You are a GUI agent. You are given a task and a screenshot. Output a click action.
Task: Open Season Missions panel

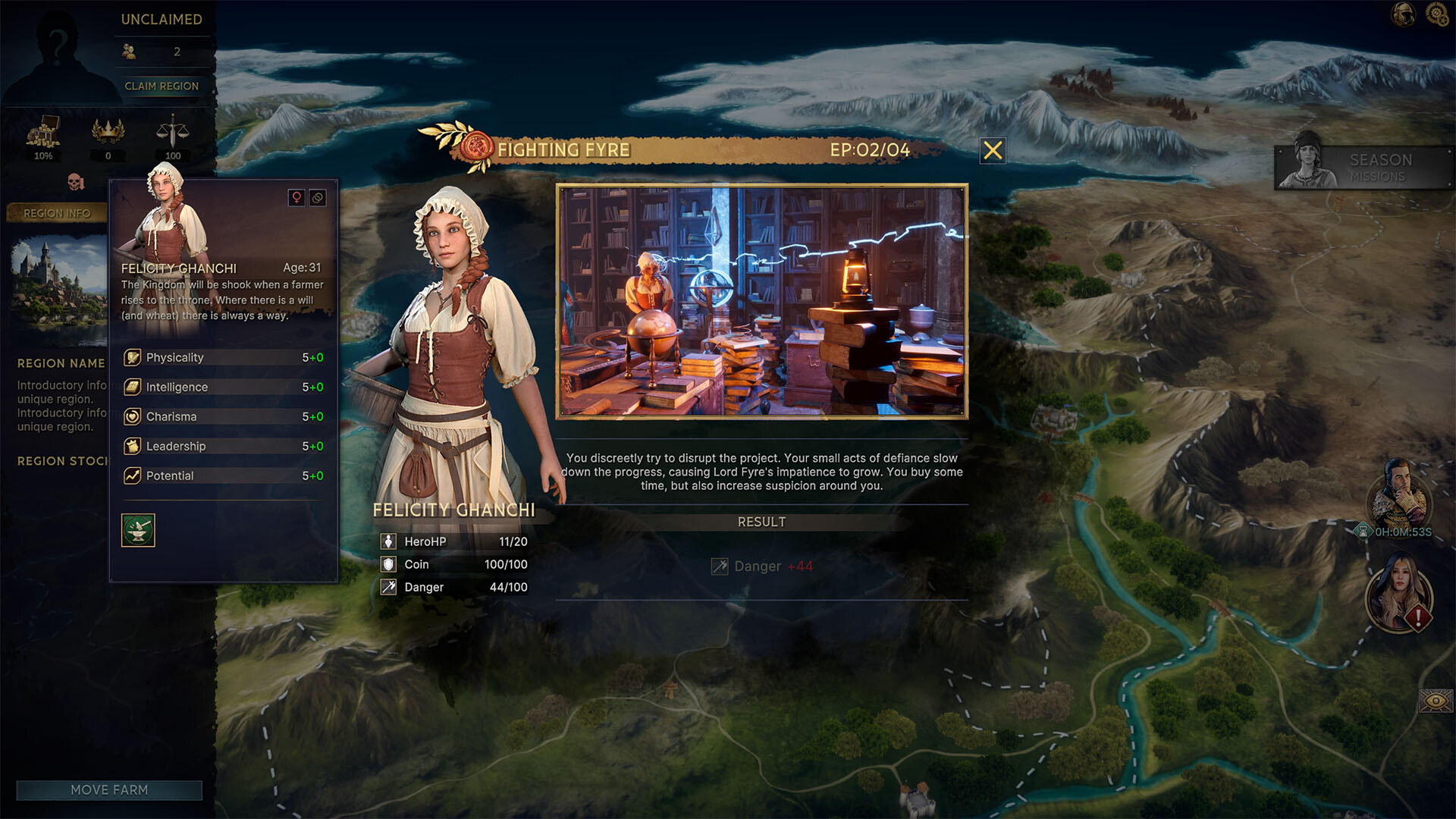(1362, 168)
